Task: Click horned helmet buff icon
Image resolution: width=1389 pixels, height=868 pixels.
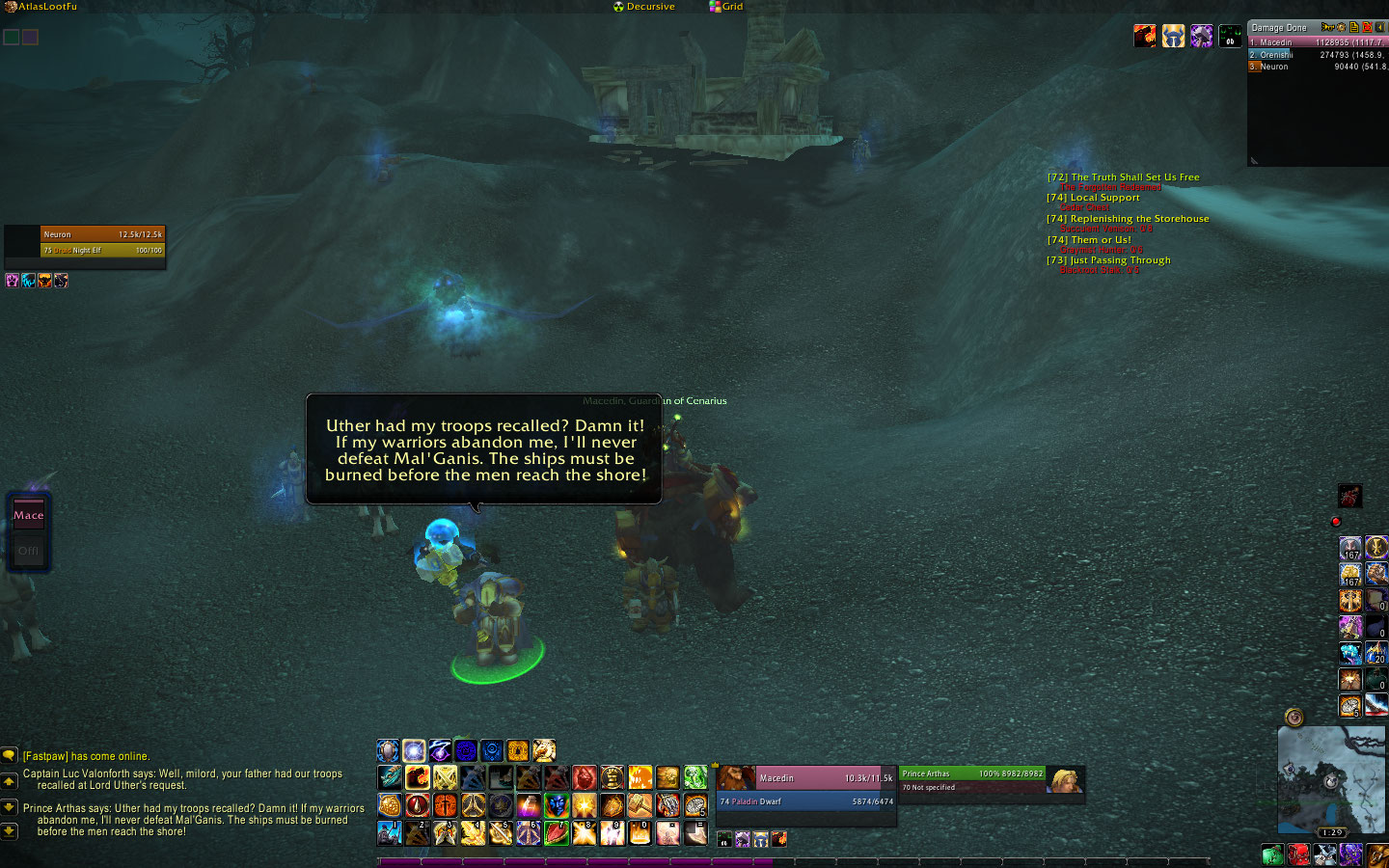Action: (1173, 37)
